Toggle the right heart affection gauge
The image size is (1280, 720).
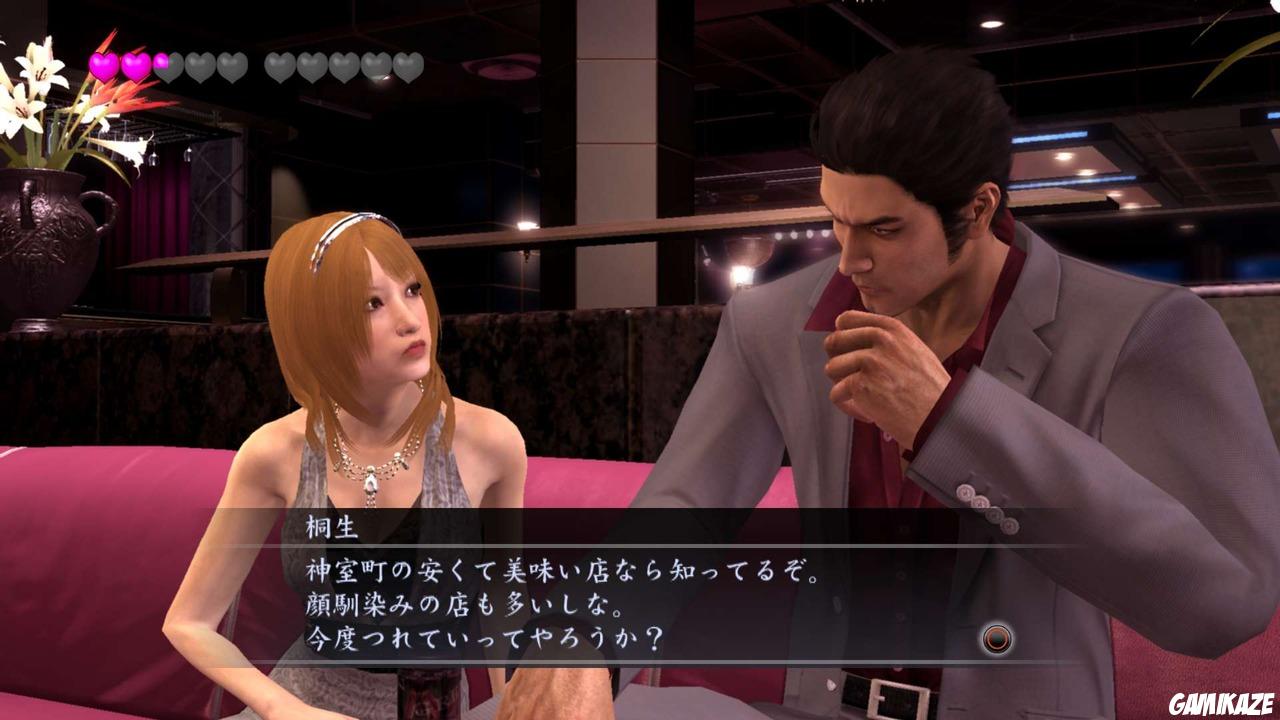(x=343, y=65)
